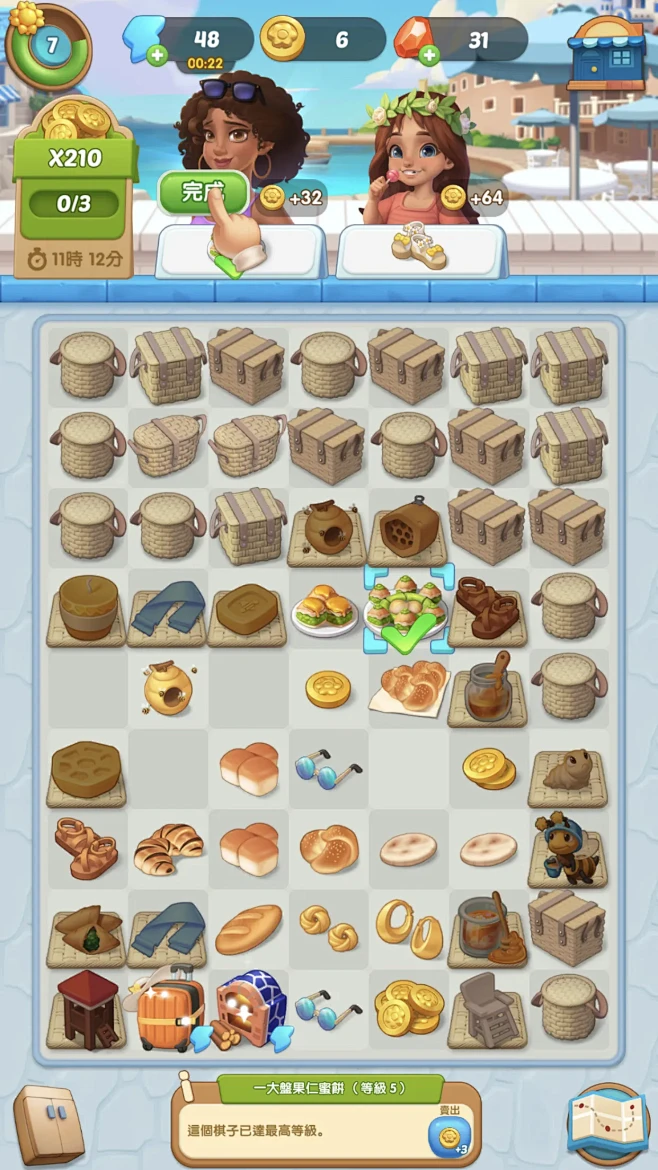The width and height of the screenshot is (658, 1170).
Task: Select the highlighted baklava plate tile
Action: coord(407,605)
